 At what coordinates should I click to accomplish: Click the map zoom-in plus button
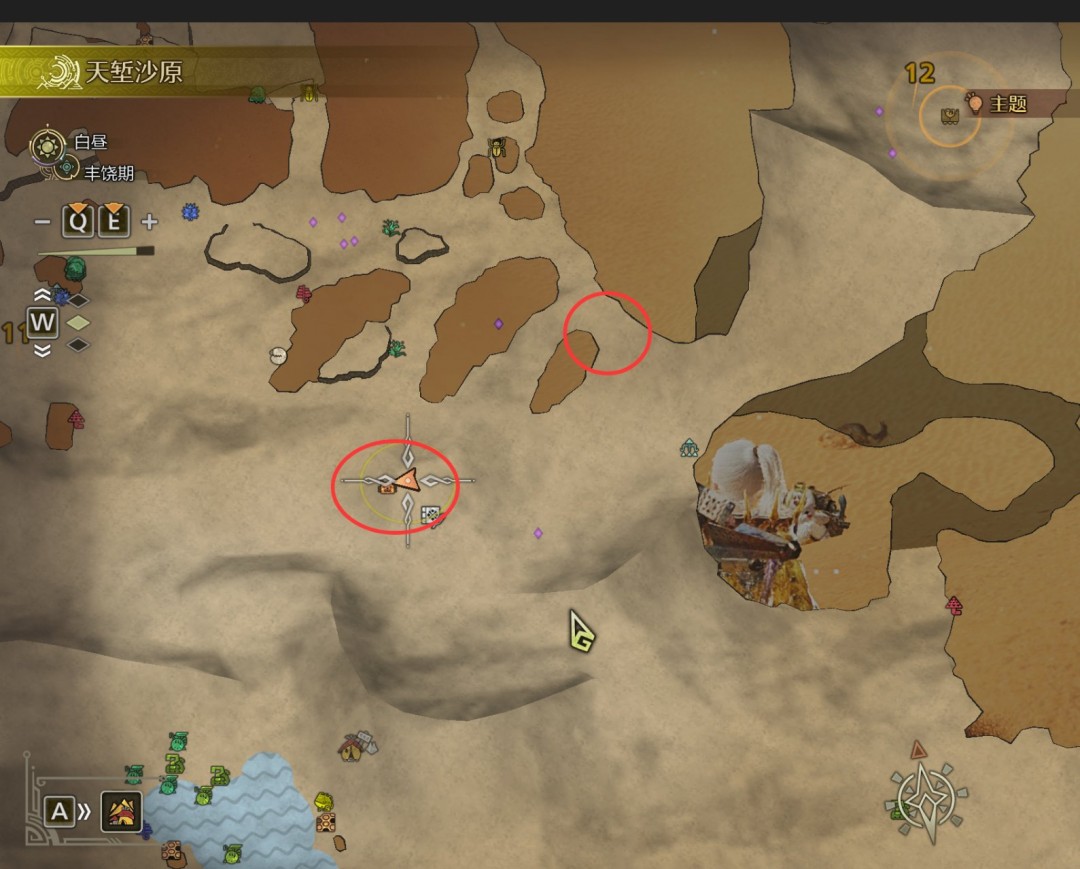(x=149, y=222)
